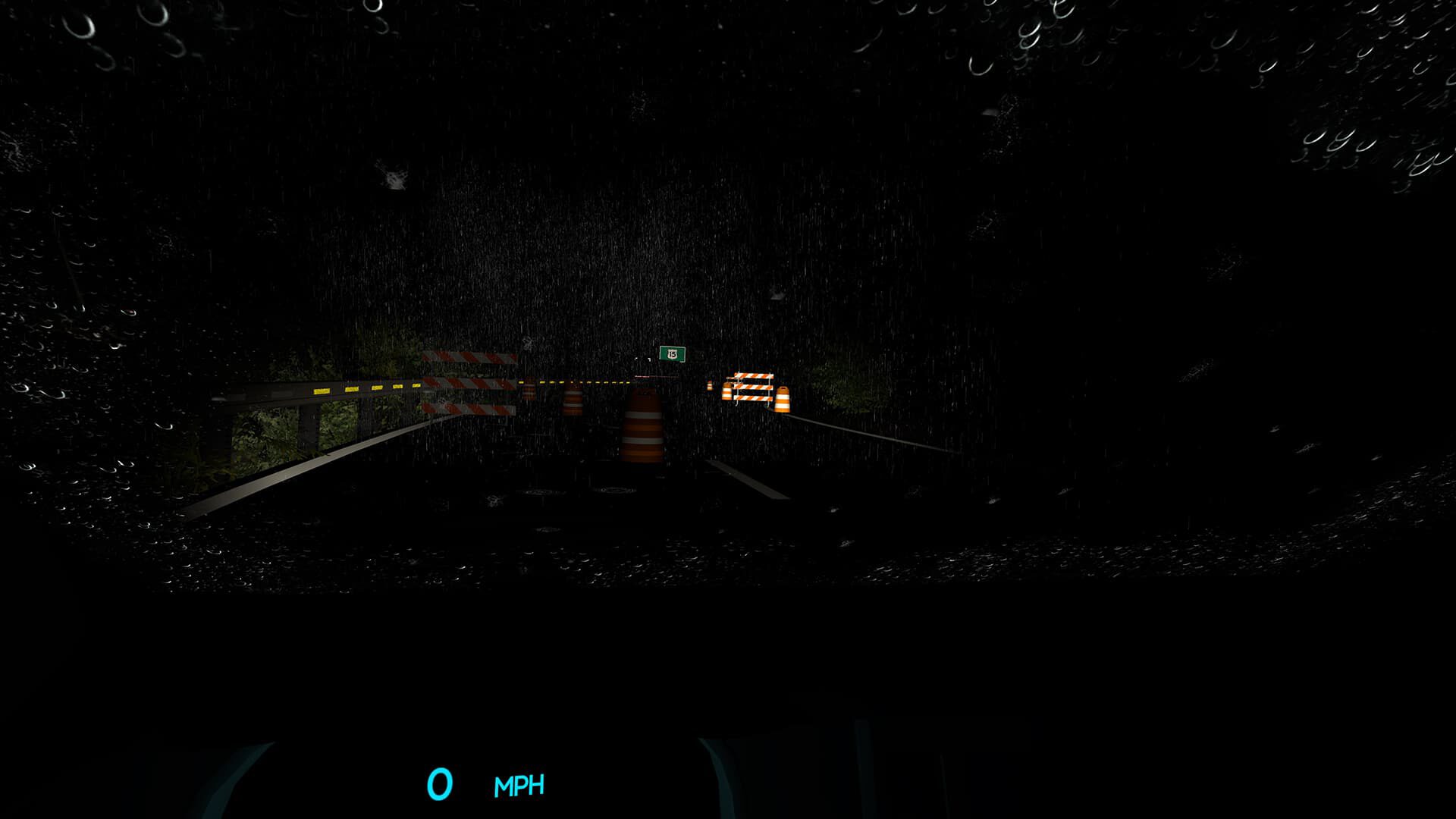1456x819 pixels.
Task: Select the distant small cone beside the barricade
Action: 711,384
